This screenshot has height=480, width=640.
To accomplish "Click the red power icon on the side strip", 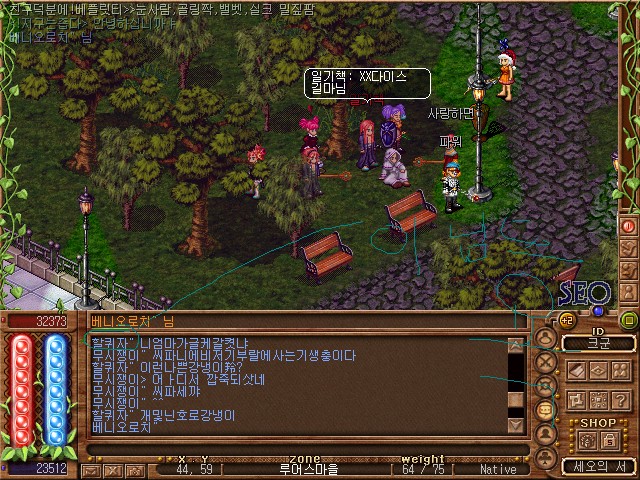I will pos(629,226).
